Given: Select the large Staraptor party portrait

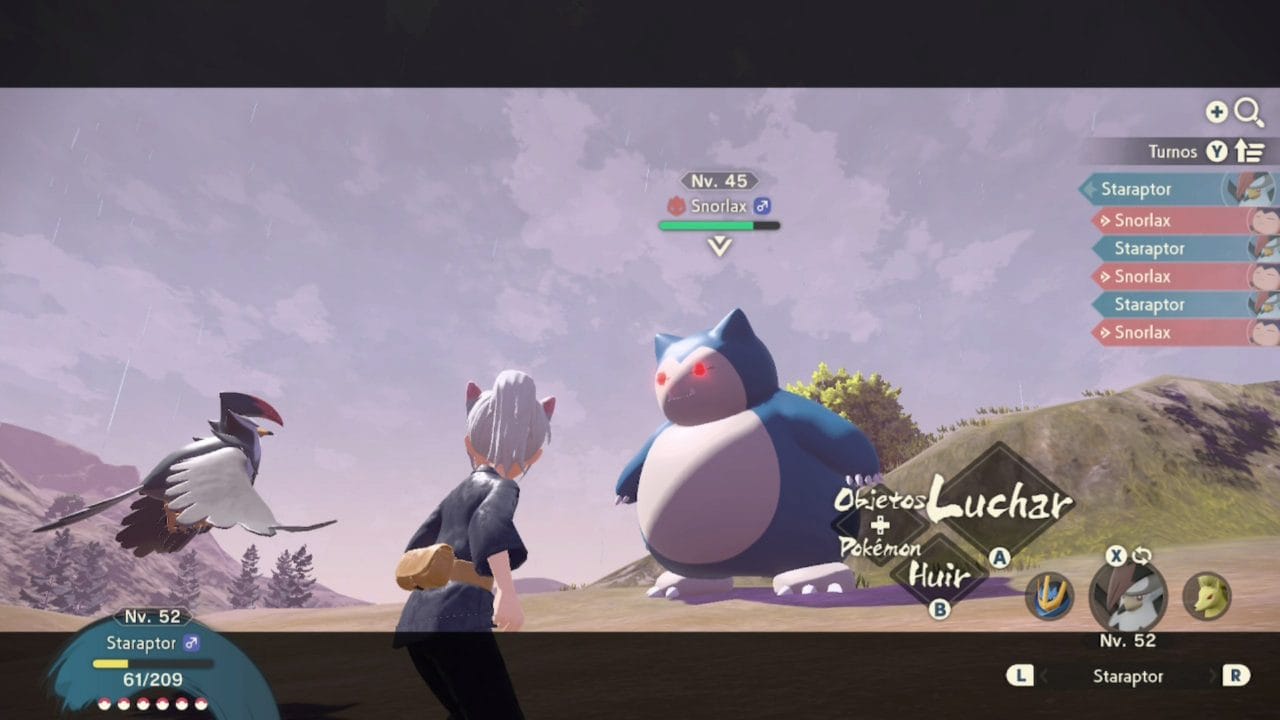Looking at the screenshot, I should (x=1128, y=596).
